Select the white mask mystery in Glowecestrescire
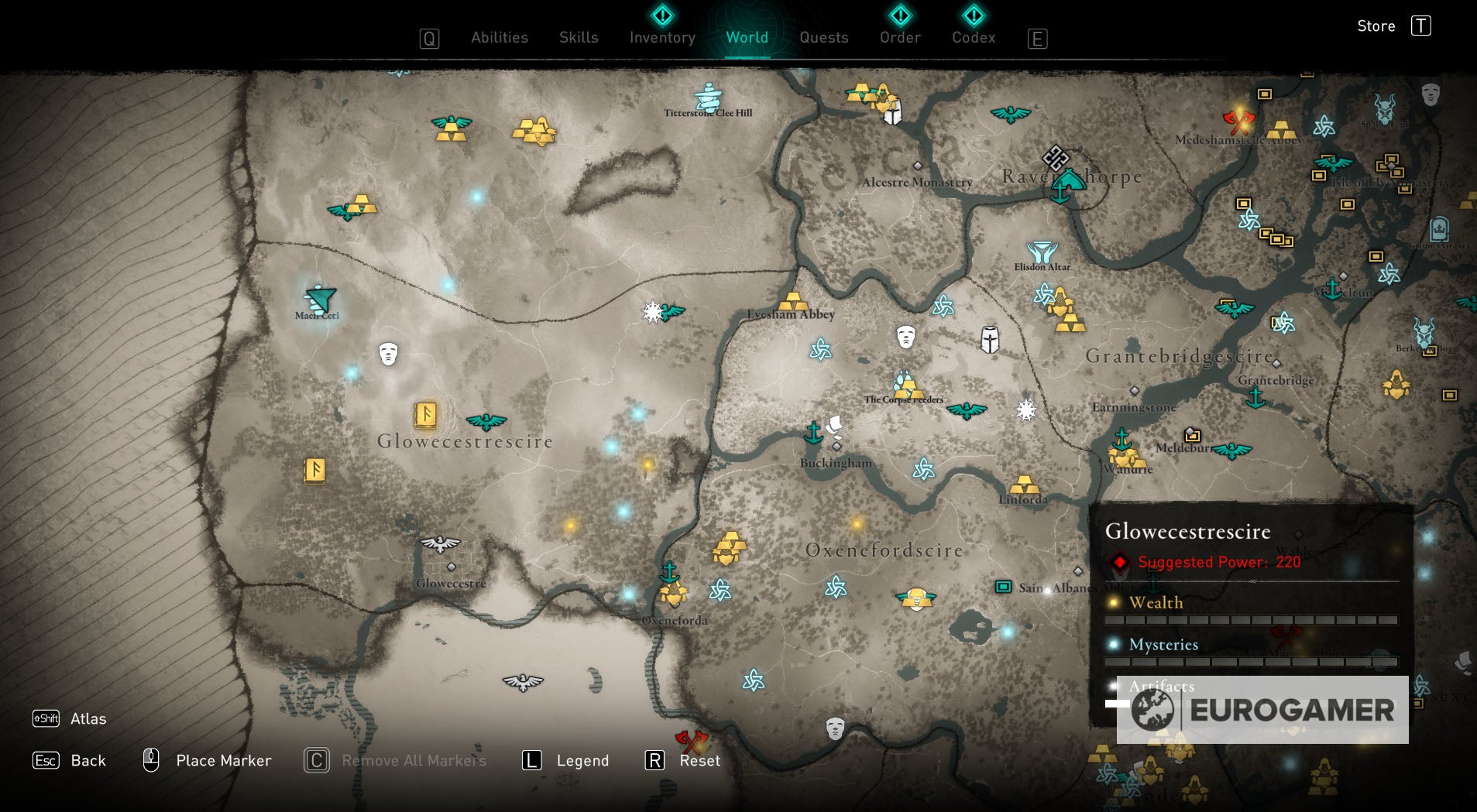The width and height of the screenshot is (1477, 812). [x=387, y=354]
